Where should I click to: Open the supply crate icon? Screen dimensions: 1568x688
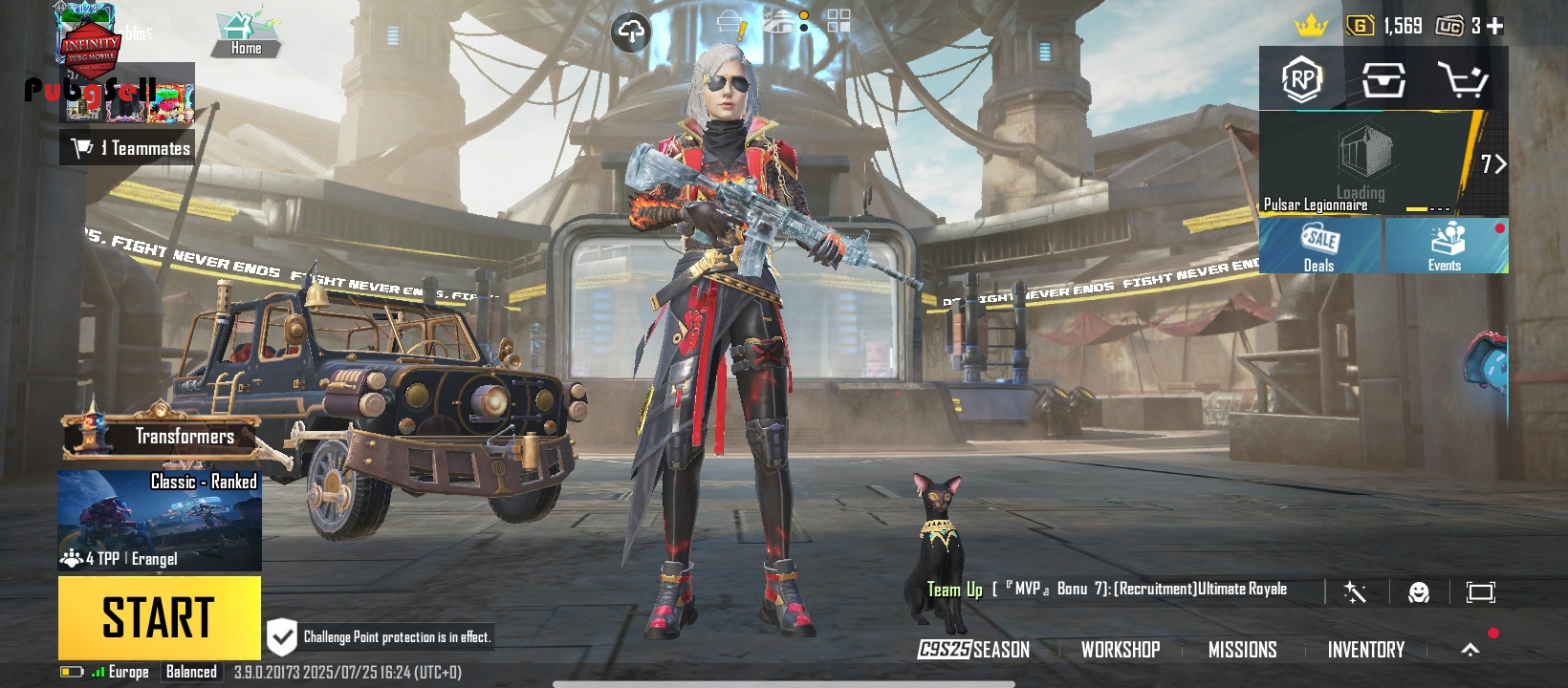[x=1383, y=80]
